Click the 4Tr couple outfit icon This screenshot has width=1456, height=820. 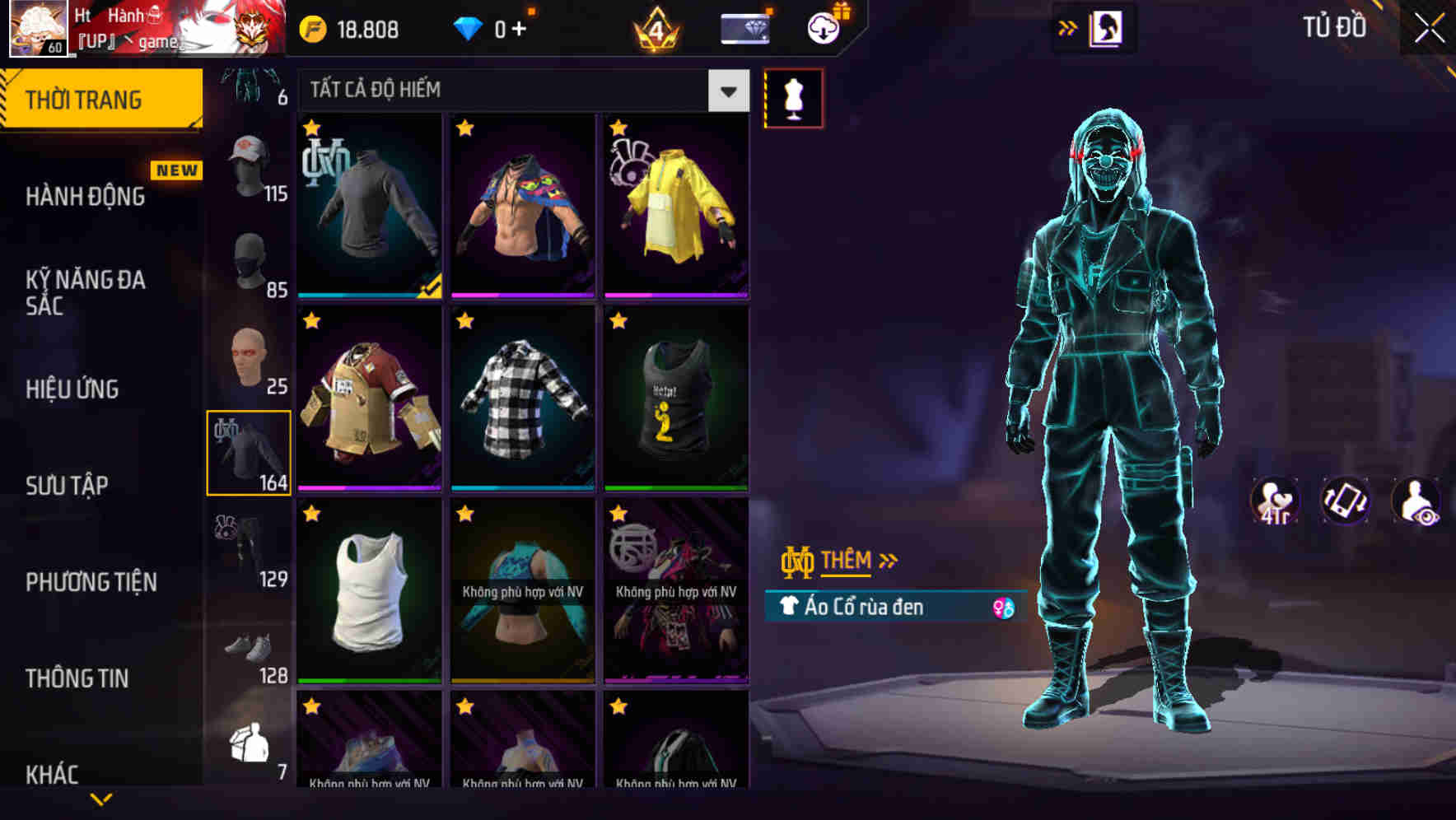pos(1275,502)
